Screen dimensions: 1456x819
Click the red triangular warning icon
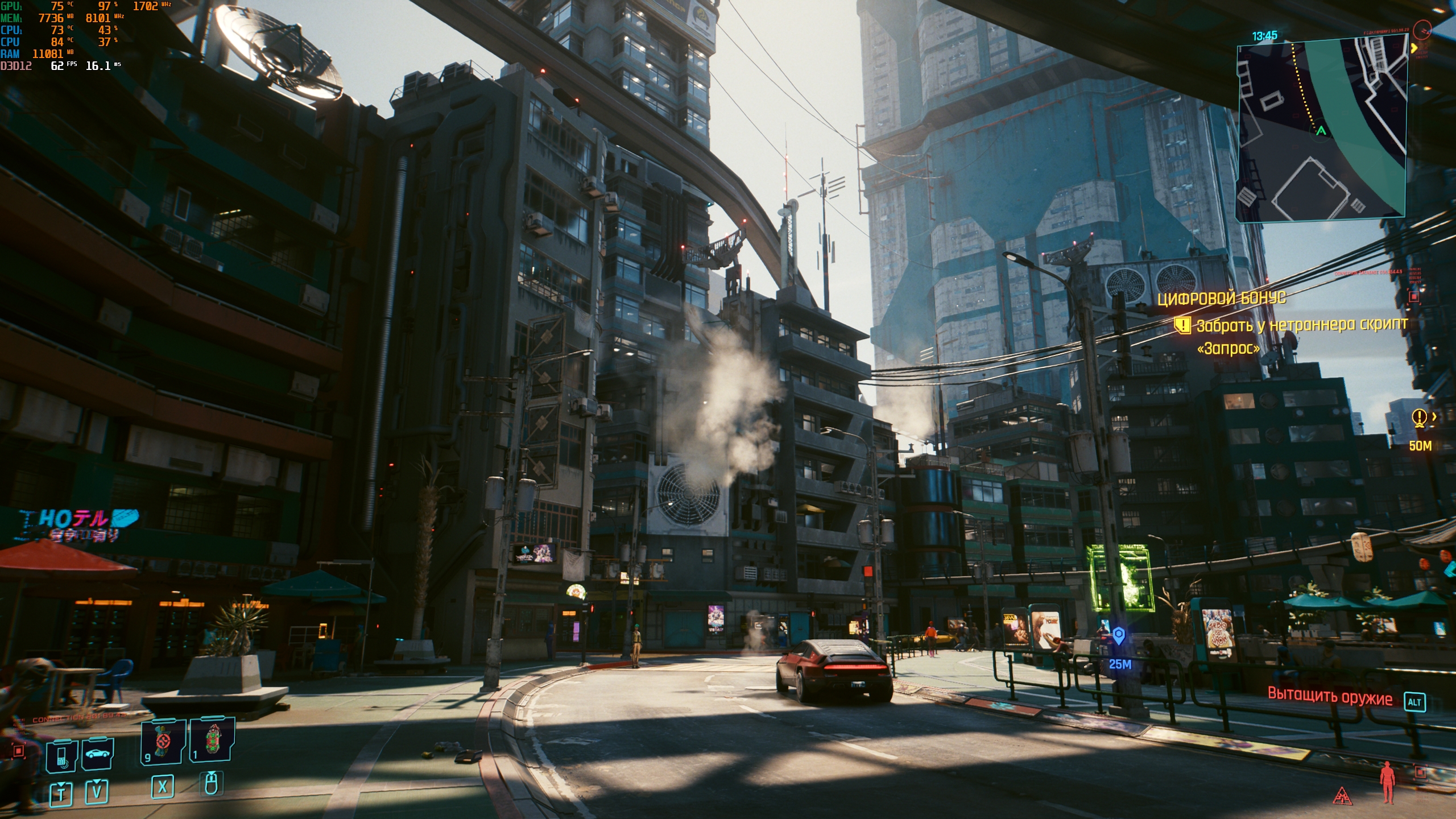click(x=1342, y=795)
